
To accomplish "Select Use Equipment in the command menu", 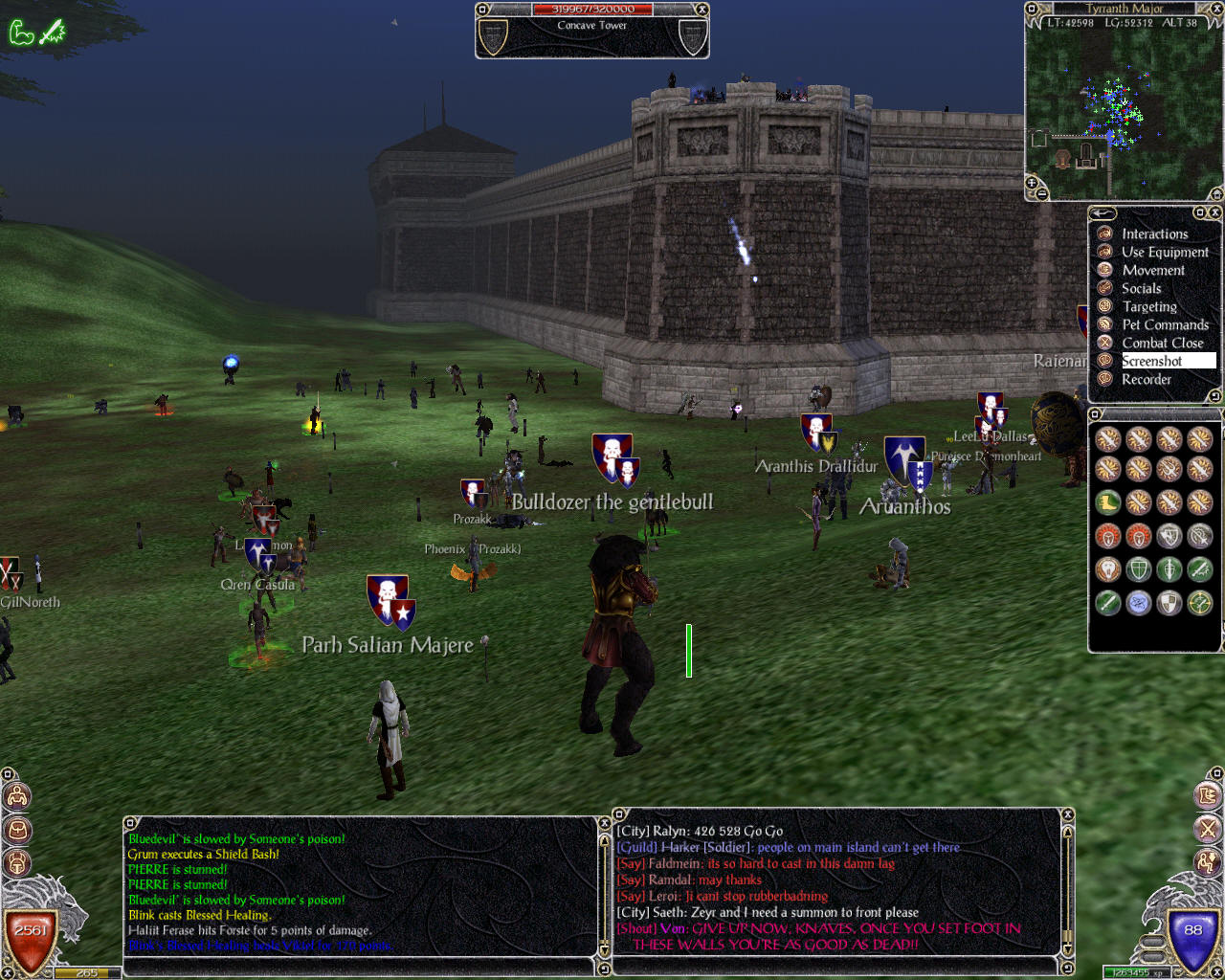I will pos(1165,253).
